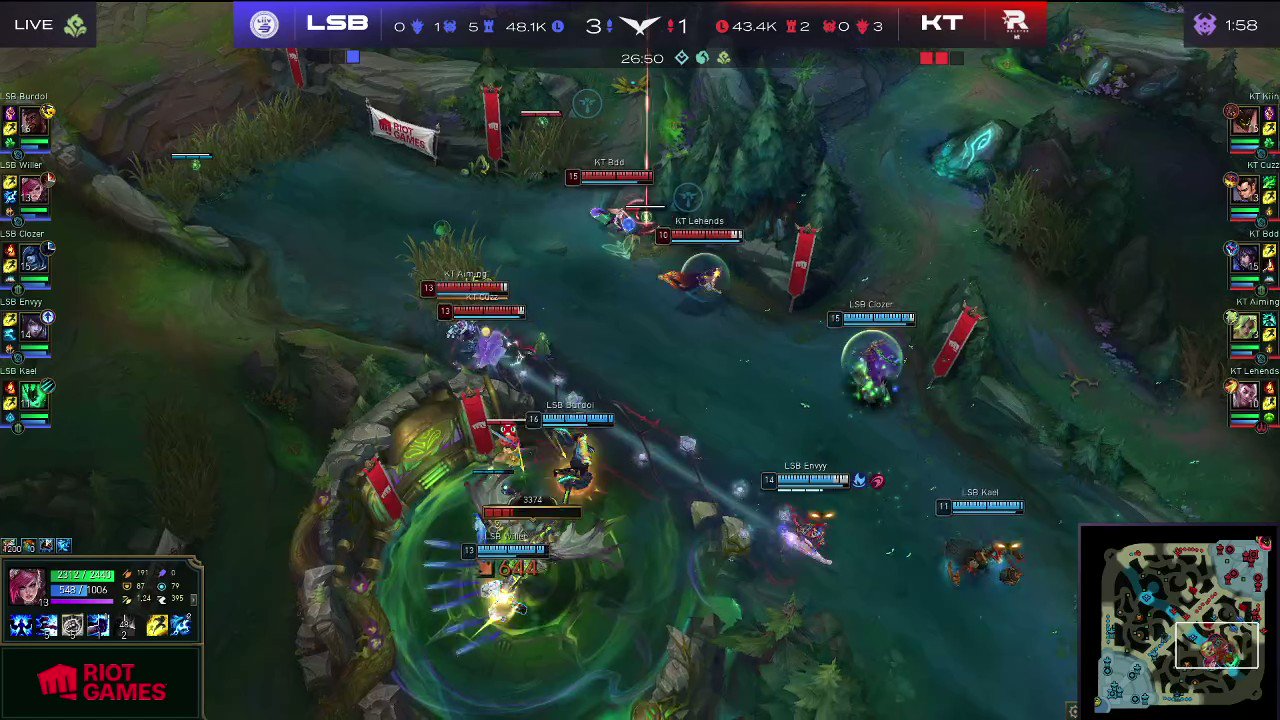Click the warding trinket icon above Vi's stats panel

pyautogui.click(x=62, y=546)
